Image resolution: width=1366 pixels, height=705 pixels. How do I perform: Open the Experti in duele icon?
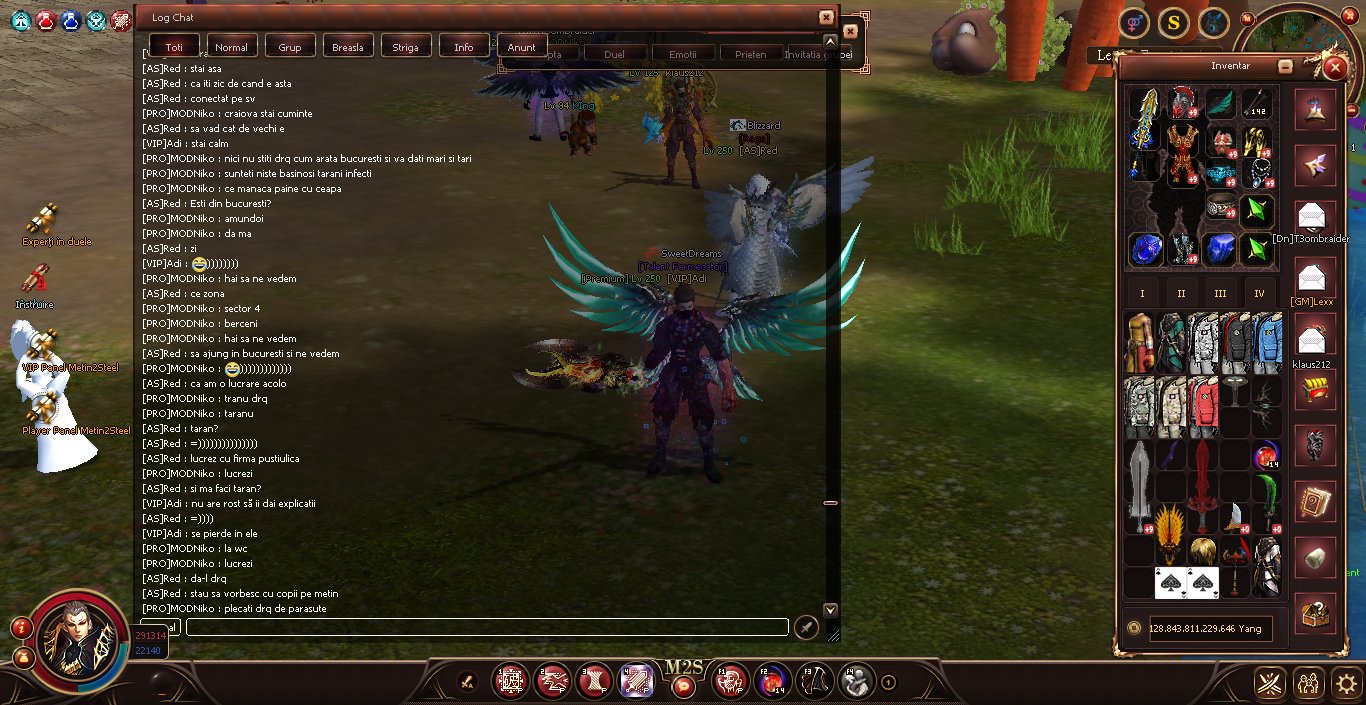point(42,219)
